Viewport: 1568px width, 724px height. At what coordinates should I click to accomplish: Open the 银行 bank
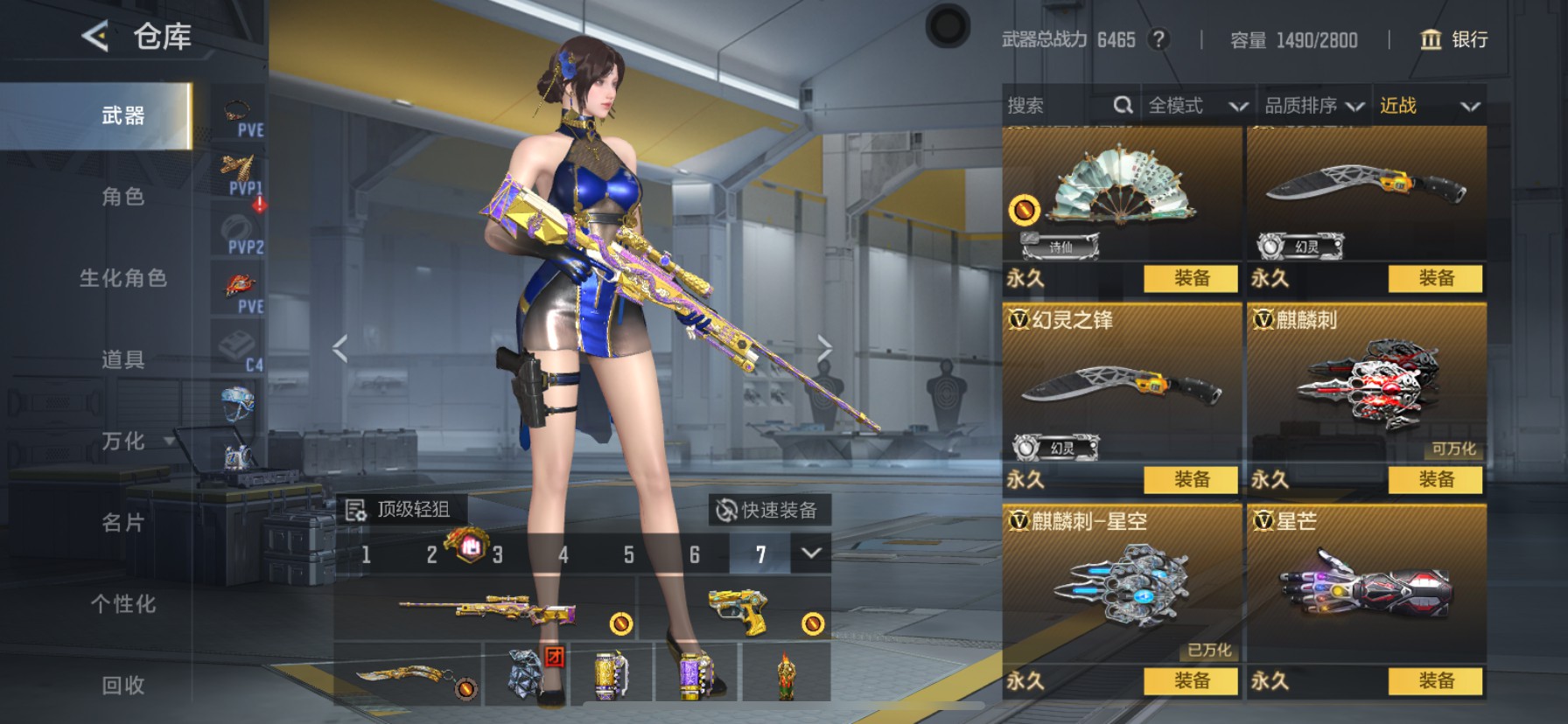[1453, 39]
